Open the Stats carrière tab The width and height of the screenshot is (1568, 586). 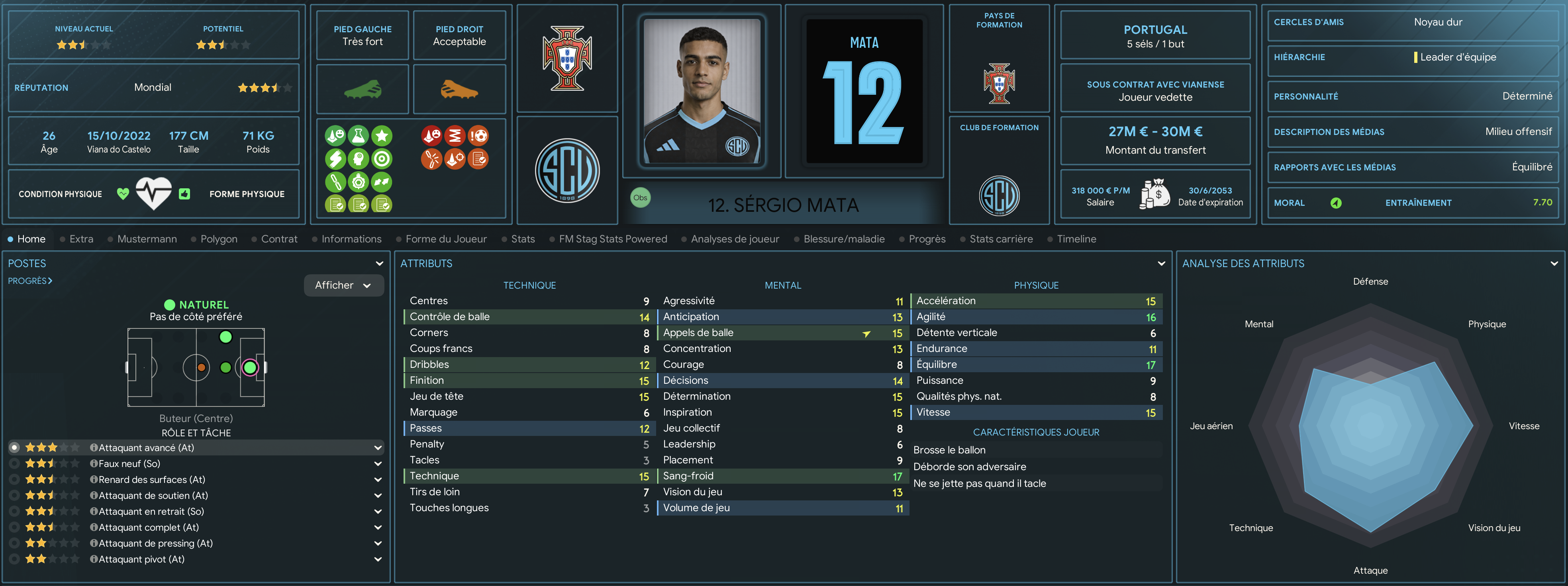(1001, 239)
